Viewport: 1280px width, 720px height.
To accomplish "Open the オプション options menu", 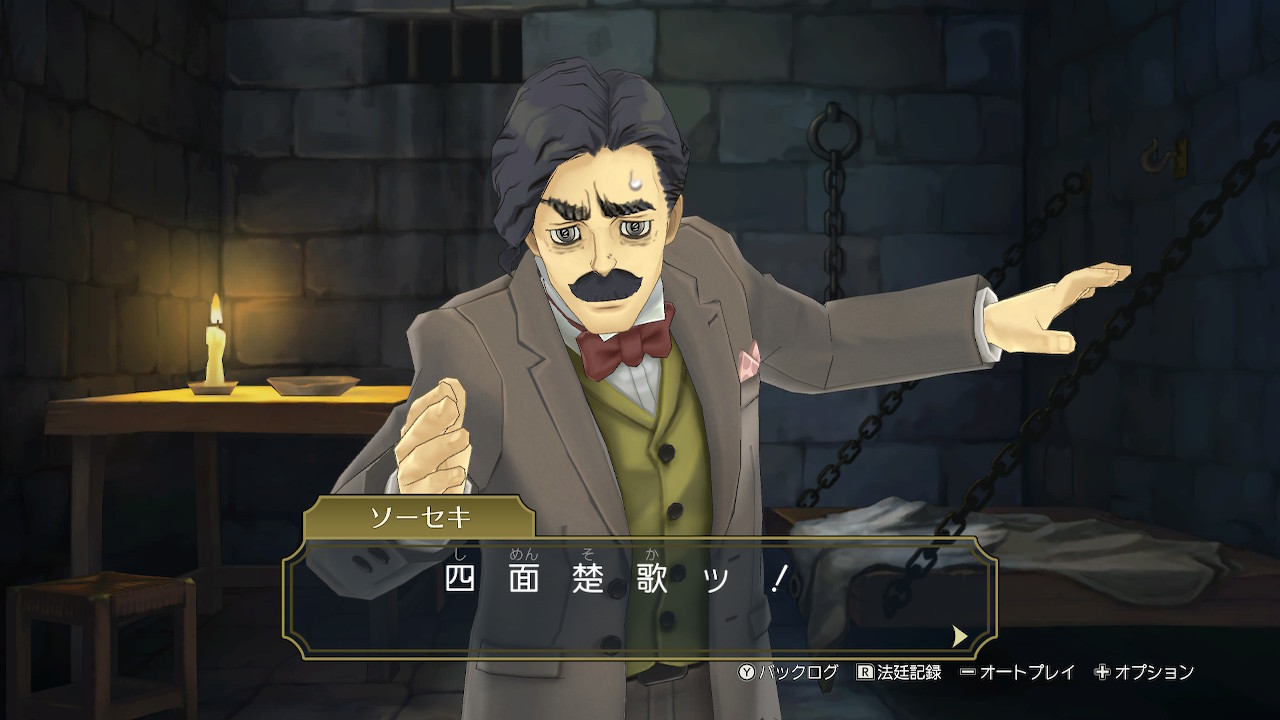I will pyautogui.click(x=1144, y=672).
